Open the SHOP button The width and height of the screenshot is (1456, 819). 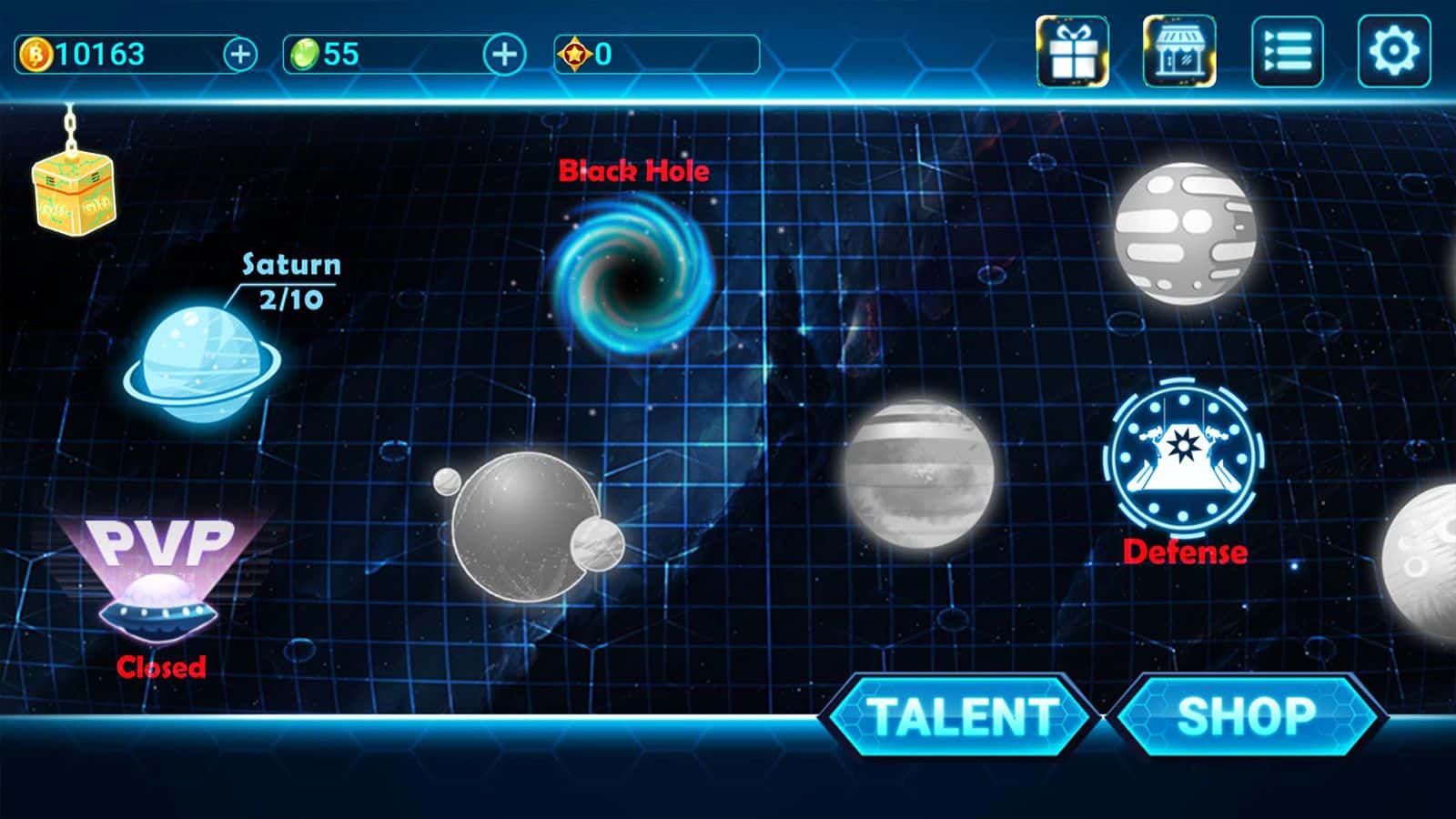pos(1246,716)
